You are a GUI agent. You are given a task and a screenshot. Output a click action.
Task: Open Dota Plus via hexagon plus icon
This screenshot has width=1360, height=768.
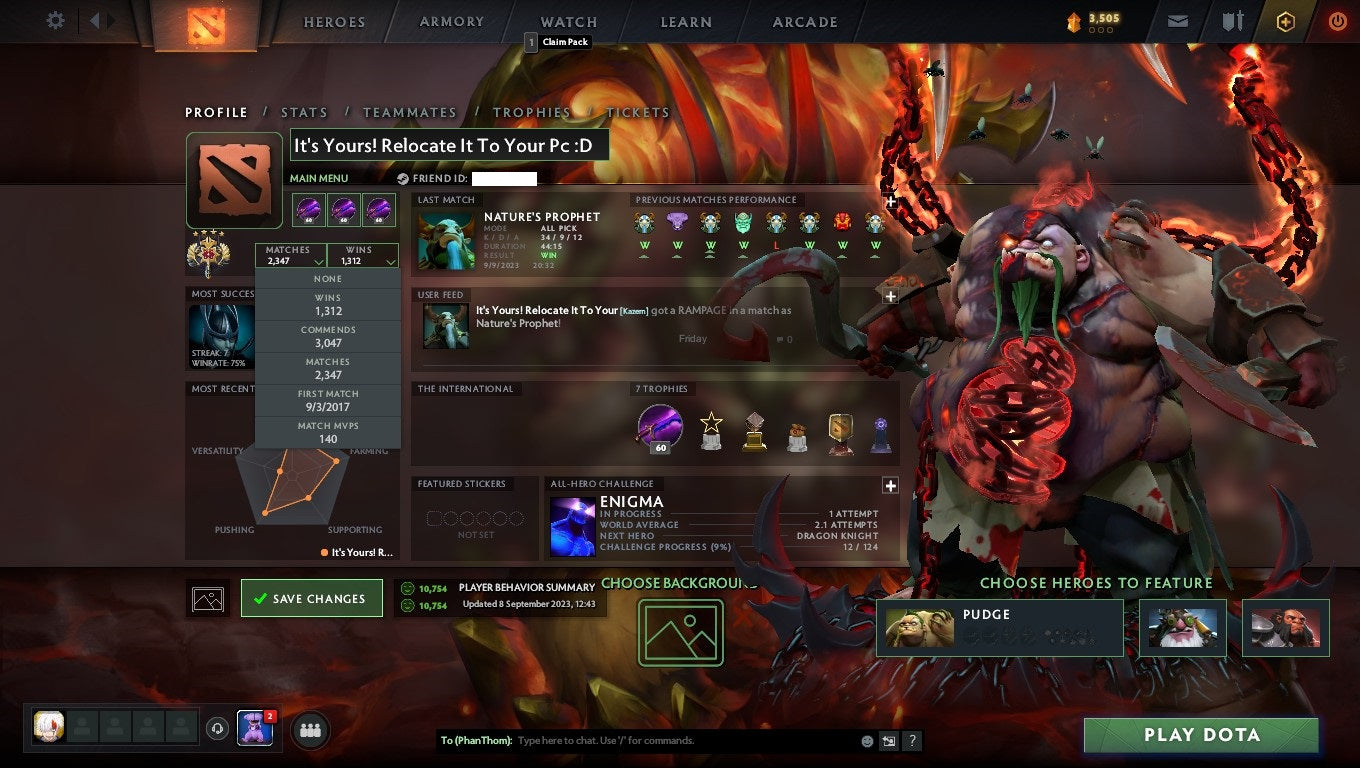[x=1285, y=20]
